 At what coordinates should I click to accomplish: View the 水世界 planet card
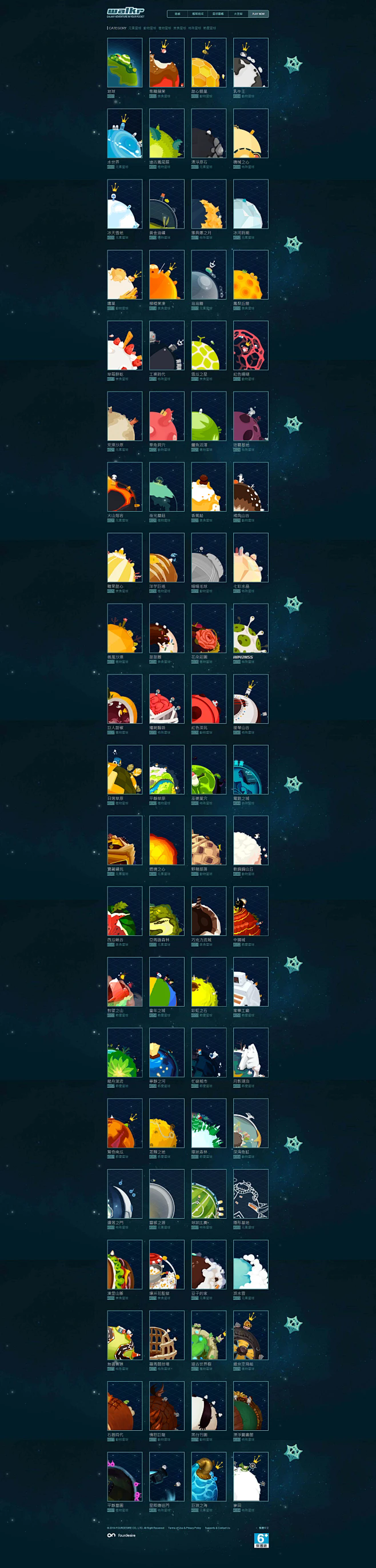(125, 134)
